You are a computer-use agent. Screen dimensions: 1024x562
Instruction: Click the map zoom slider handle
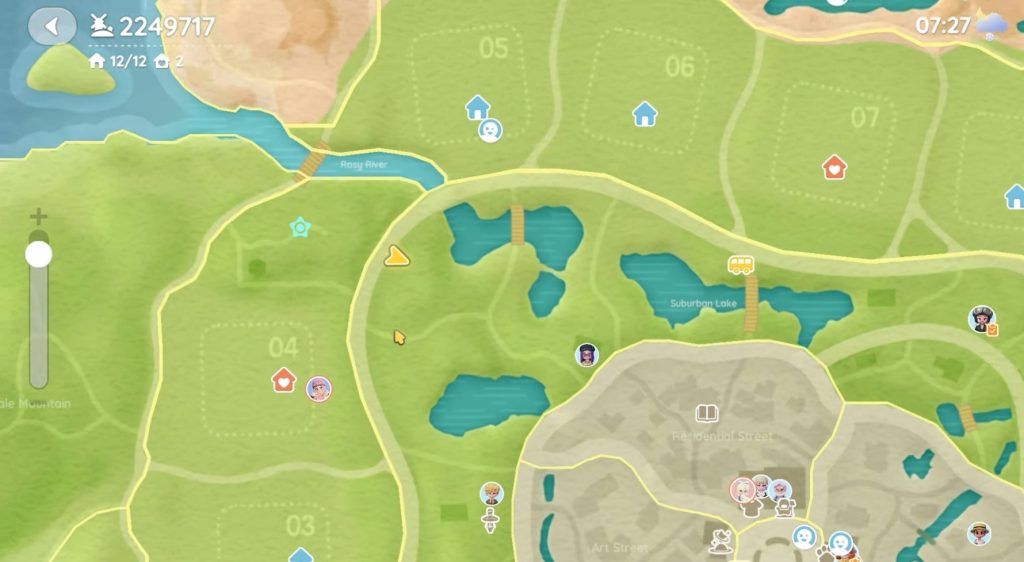(38, 254)
